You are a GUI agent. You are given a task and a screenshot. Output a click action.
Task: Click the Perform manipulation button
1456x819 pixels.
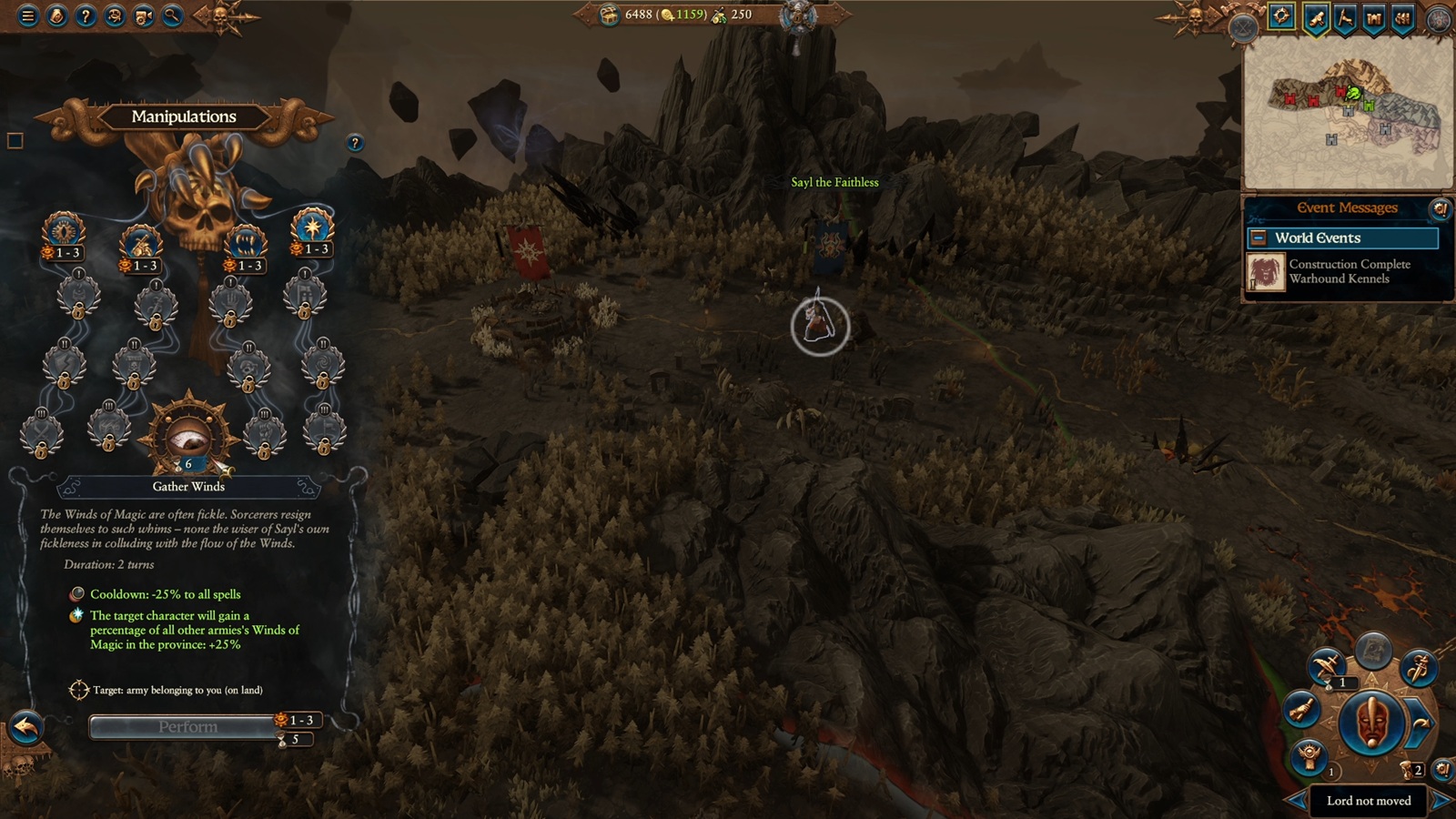tap(187, 726)
